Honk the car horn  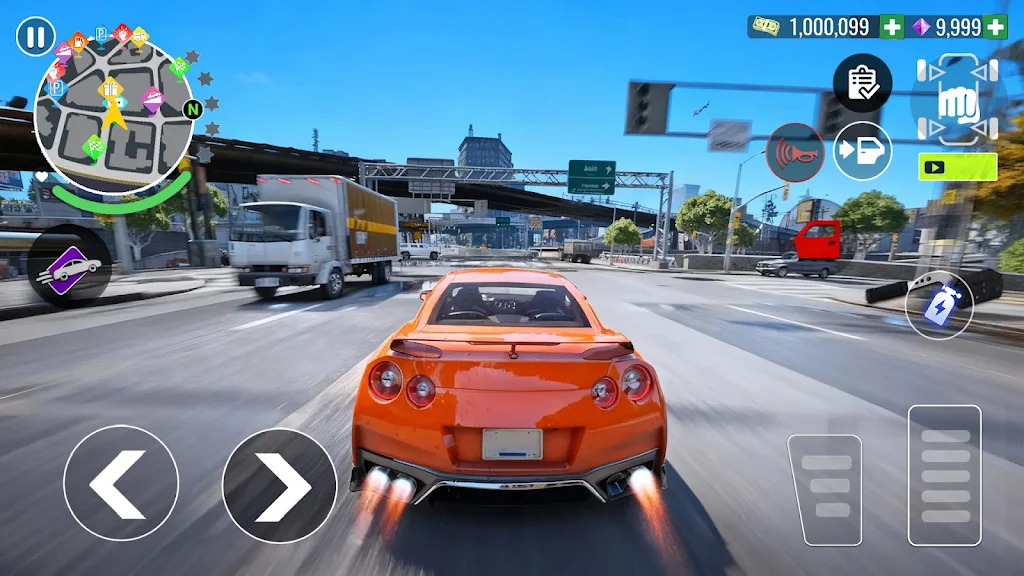795,152
